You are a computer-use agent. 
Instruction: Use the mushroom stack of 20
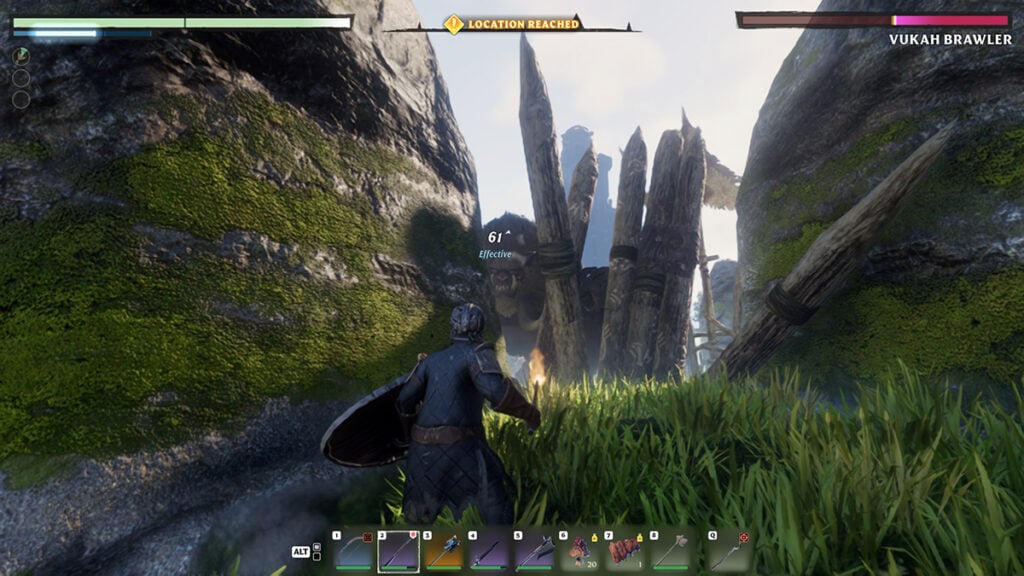(581, 551)
